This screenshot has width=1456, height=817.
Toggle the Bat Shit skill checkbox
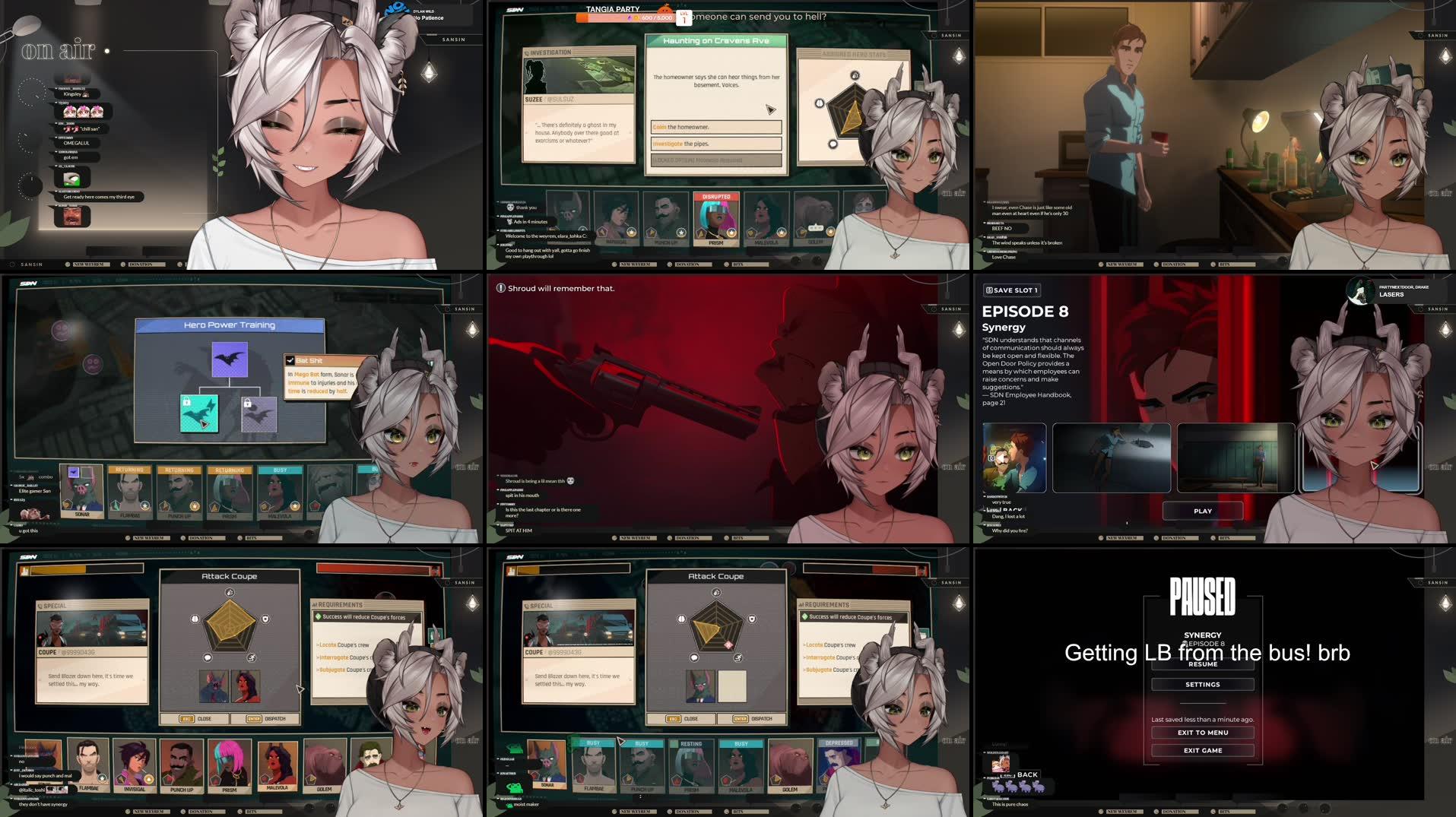[x=290, y=360]
